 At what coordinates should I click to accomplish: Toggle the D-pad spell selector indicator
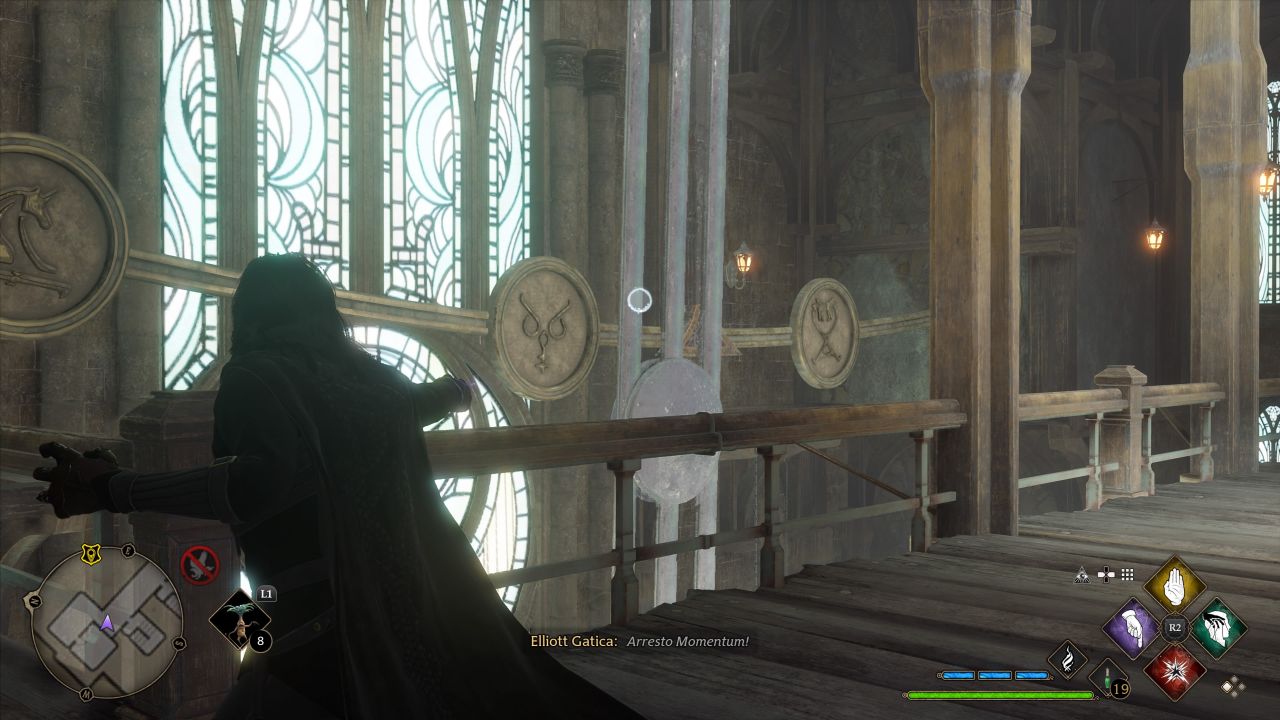(1106, 574)
